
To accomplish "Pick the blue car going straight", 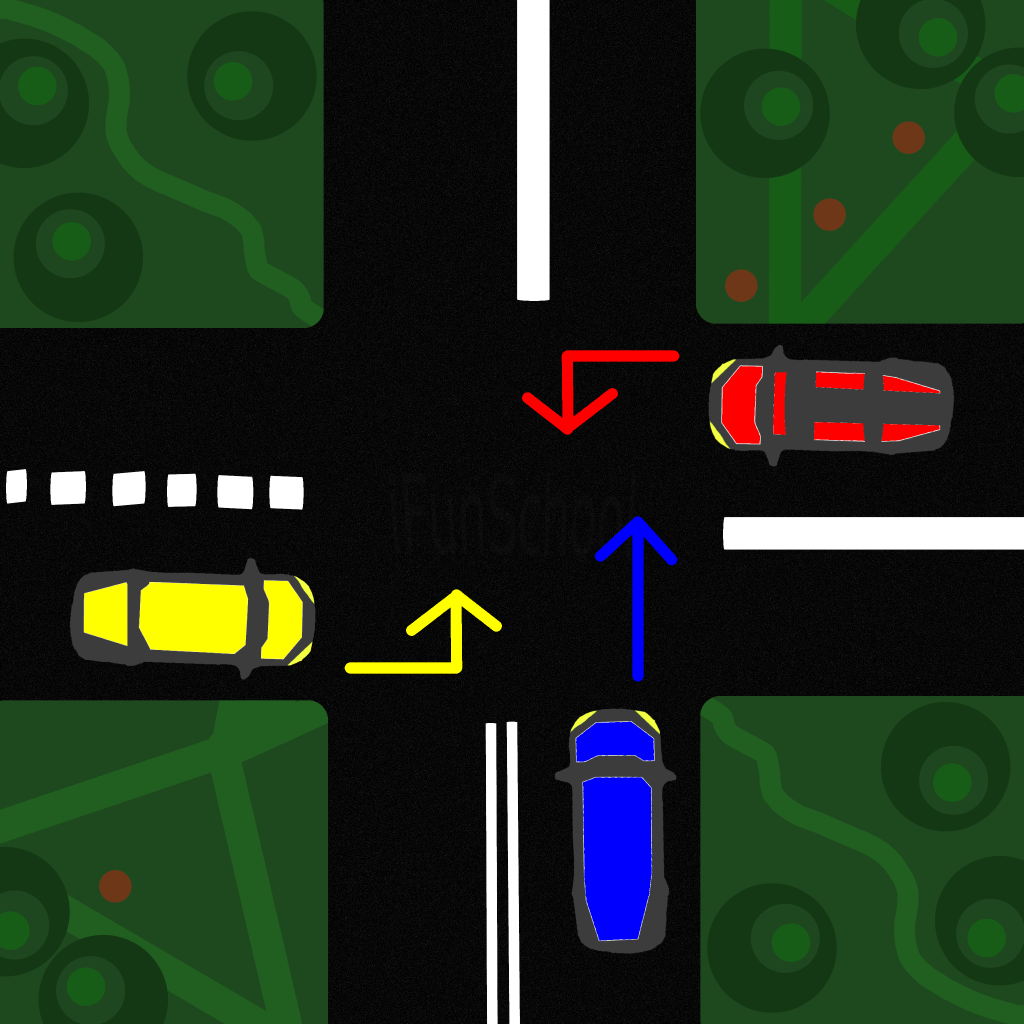I will tap(617, 832).
